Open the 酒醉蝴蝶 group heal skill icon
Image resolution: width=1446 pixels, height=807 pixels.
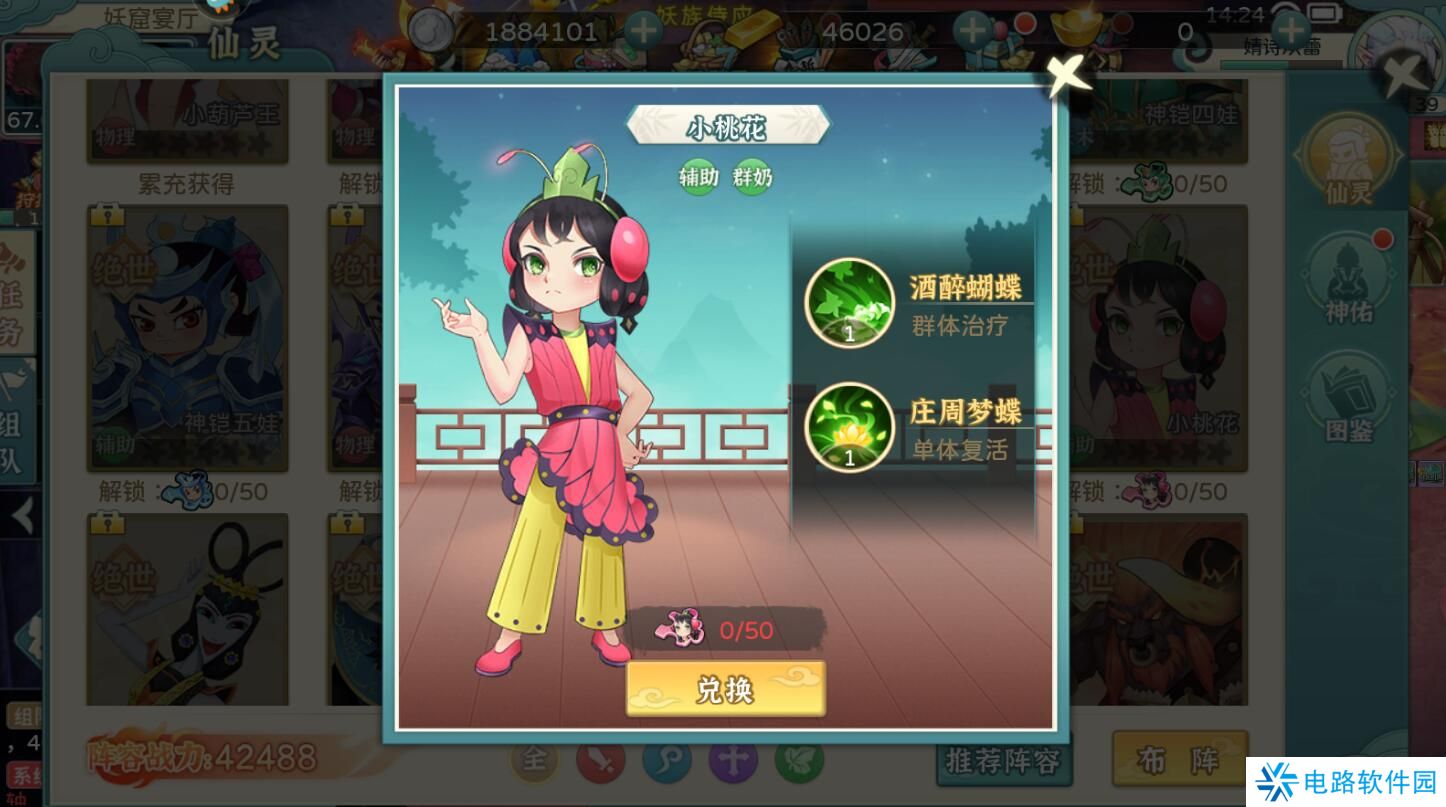pyautogui.click(x=851, y=301)
